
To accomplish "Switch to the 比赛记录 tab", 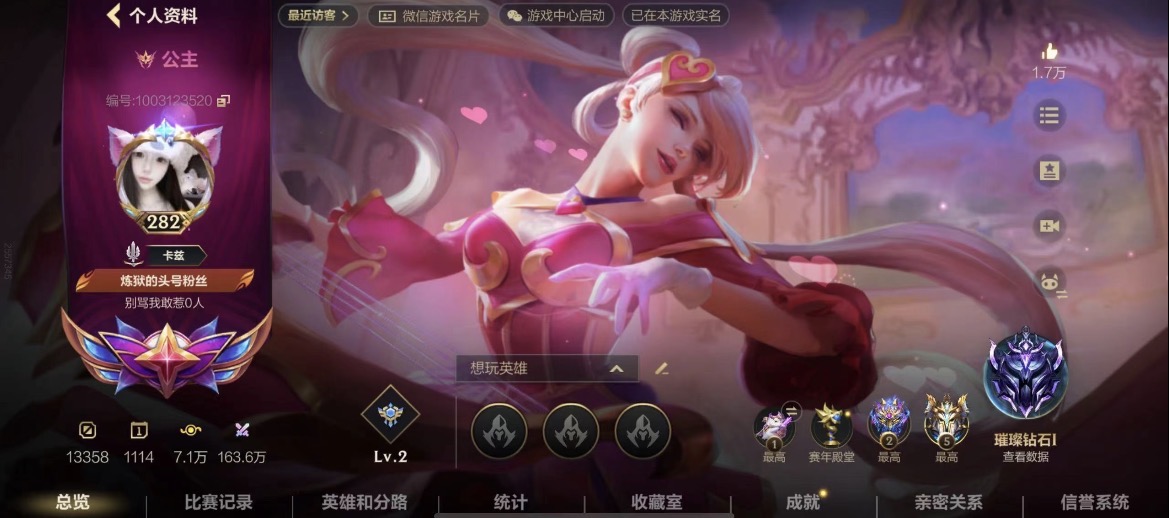I will [219, 502].
